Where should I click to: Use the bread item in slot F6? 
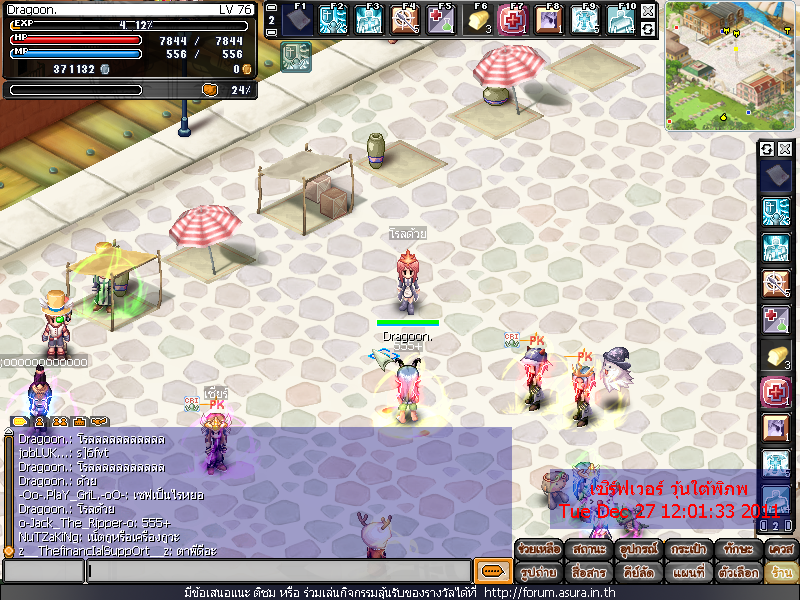point(477,20)
